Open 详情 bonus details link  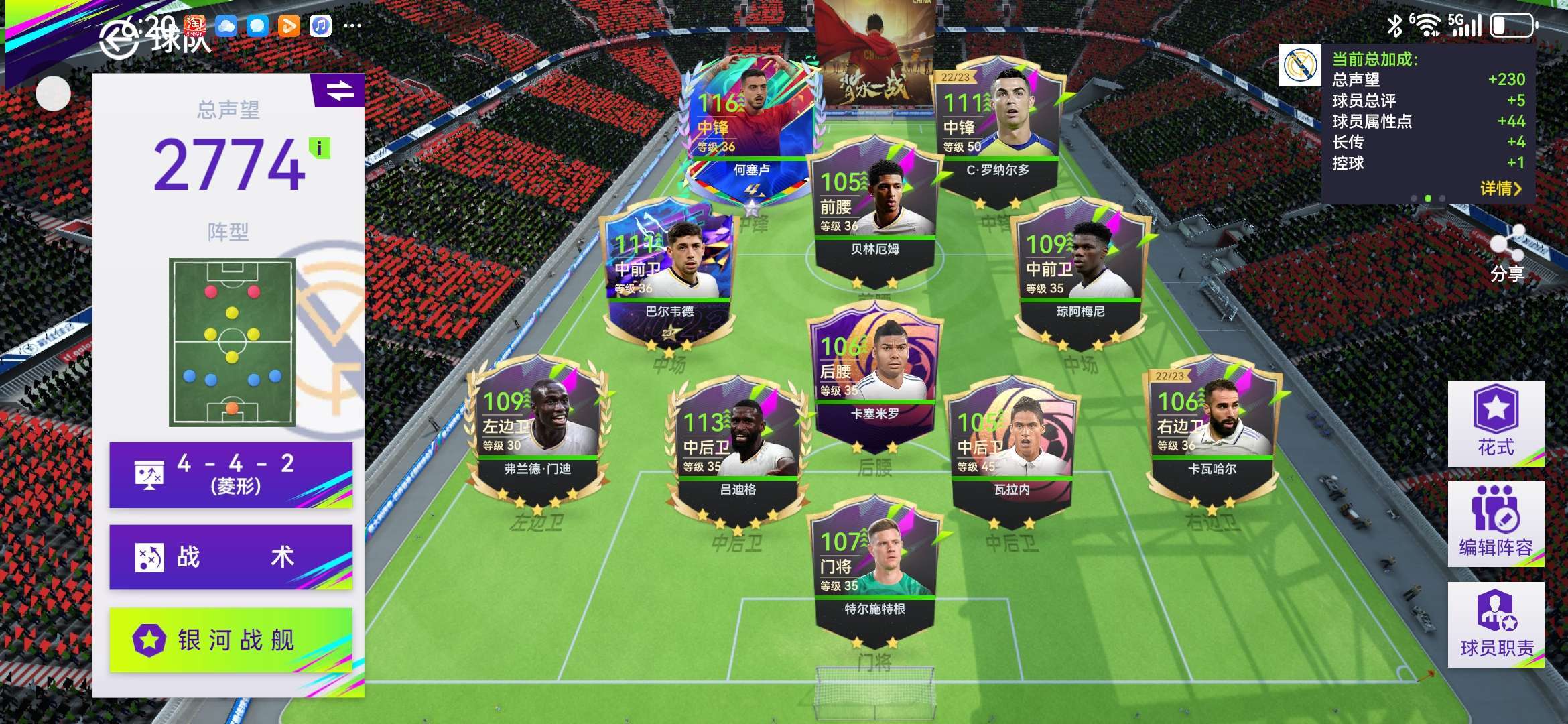1500,189
